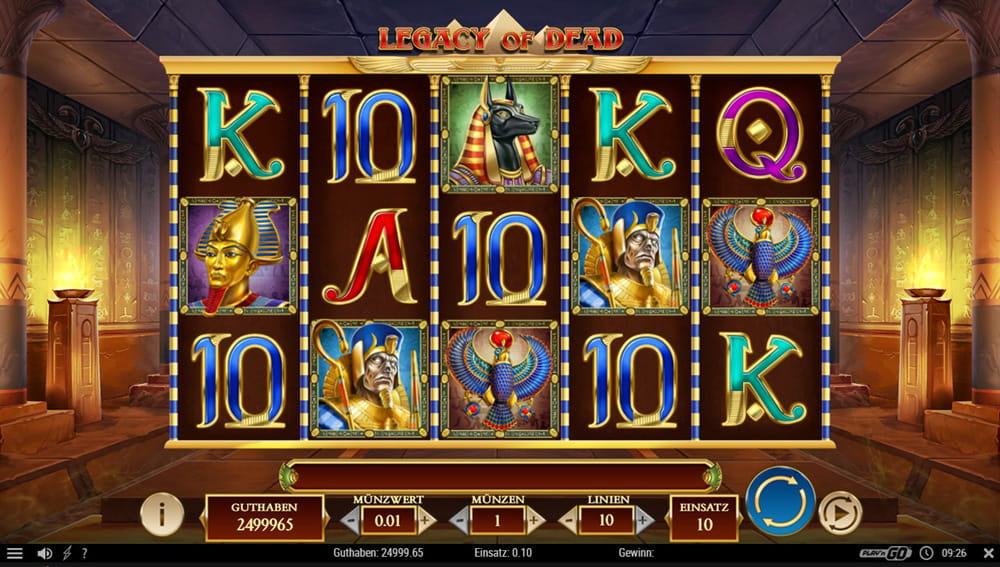The height and width of the screenshot is (567, 1000).
Task: Open help with the question mark
Action: tap(84, 553)
